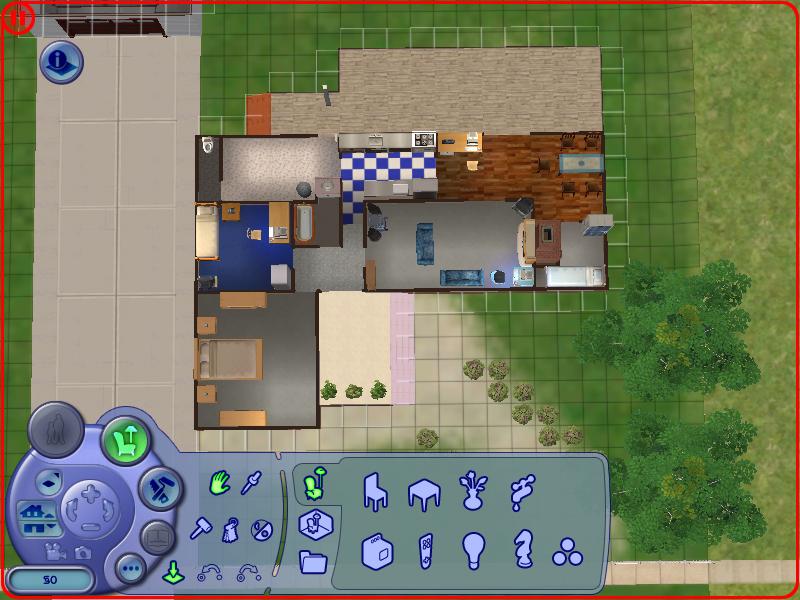800x600 pixels.
Task: Open the Hobbies chess knight category
Action: click(x=521, y=550)
